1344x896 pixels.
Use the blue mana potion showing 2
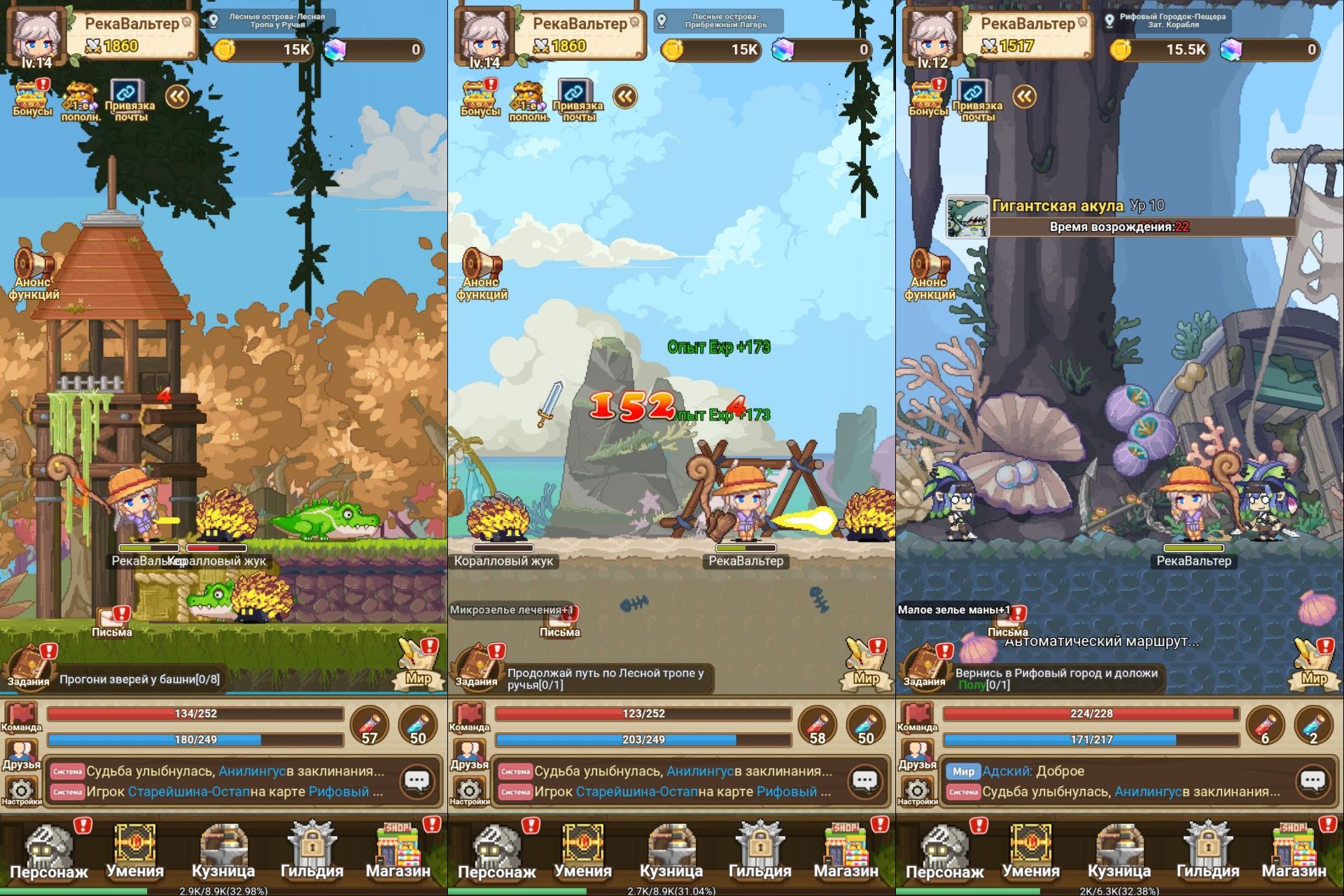[x=1314, y=726]
